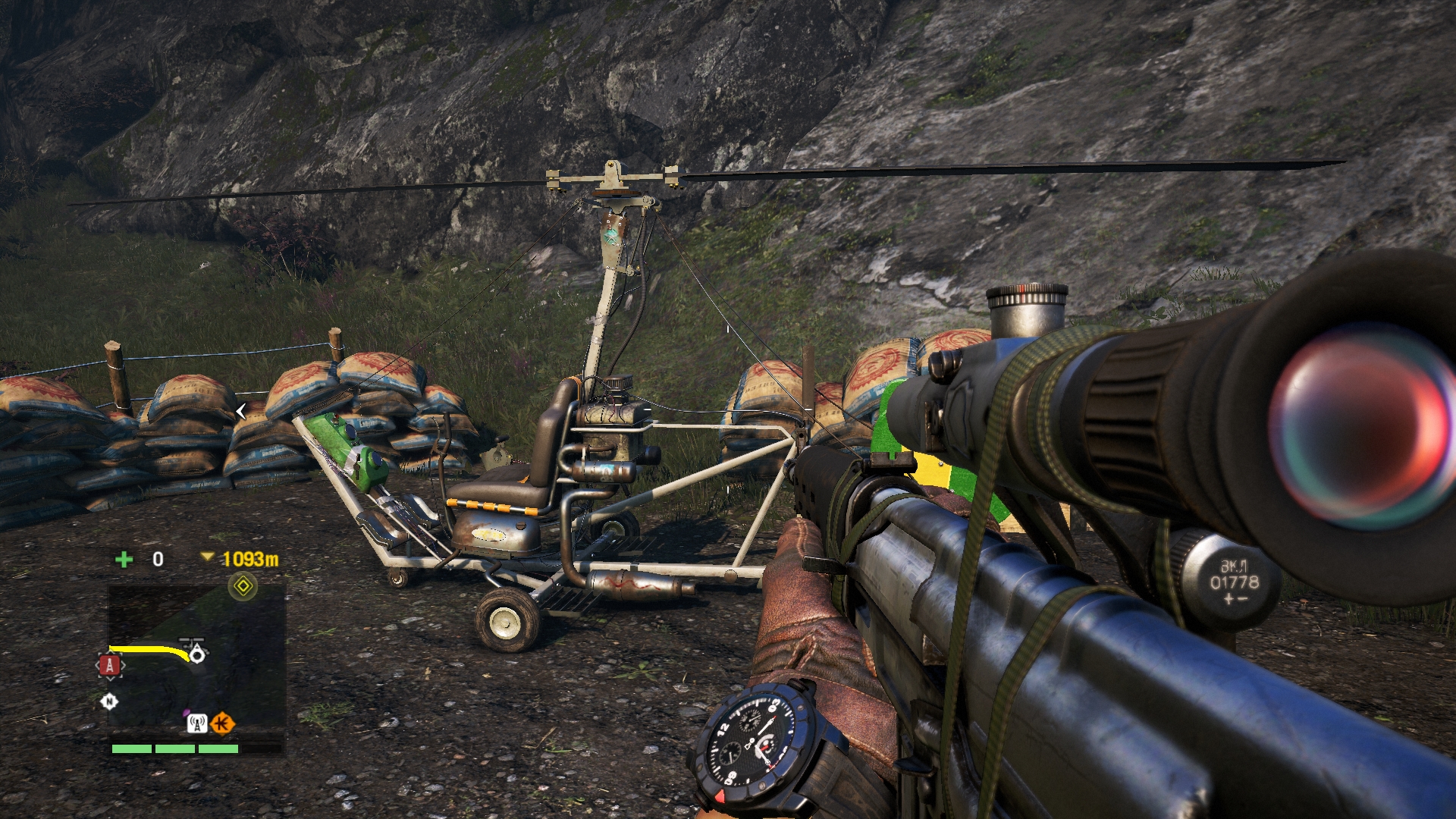Click the green healing syringe plus icon
This screenshot has width=1456, height=819.
tap(124, 560)
